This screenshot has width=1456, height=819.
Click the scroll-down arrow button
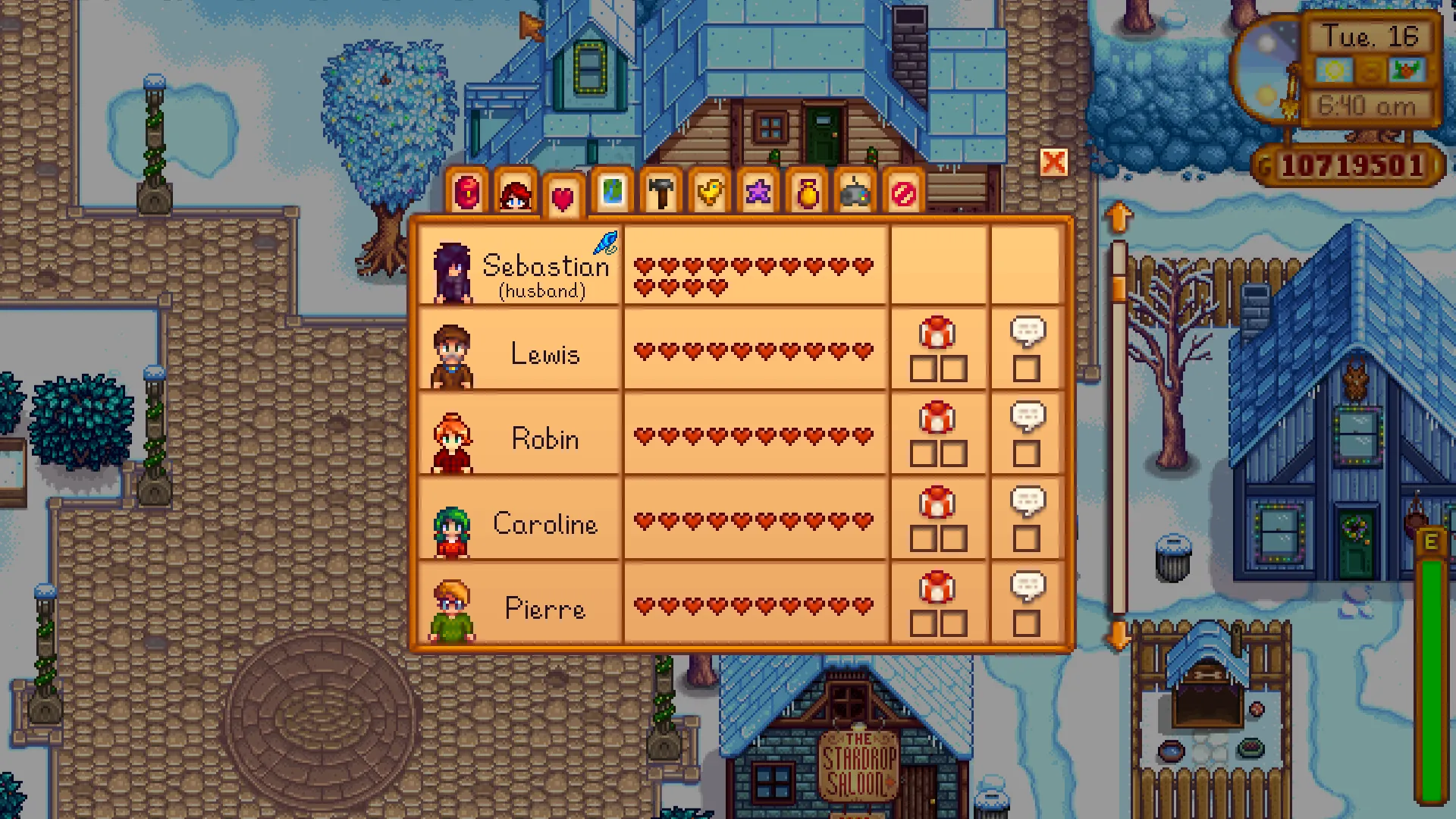(1119, 638)
